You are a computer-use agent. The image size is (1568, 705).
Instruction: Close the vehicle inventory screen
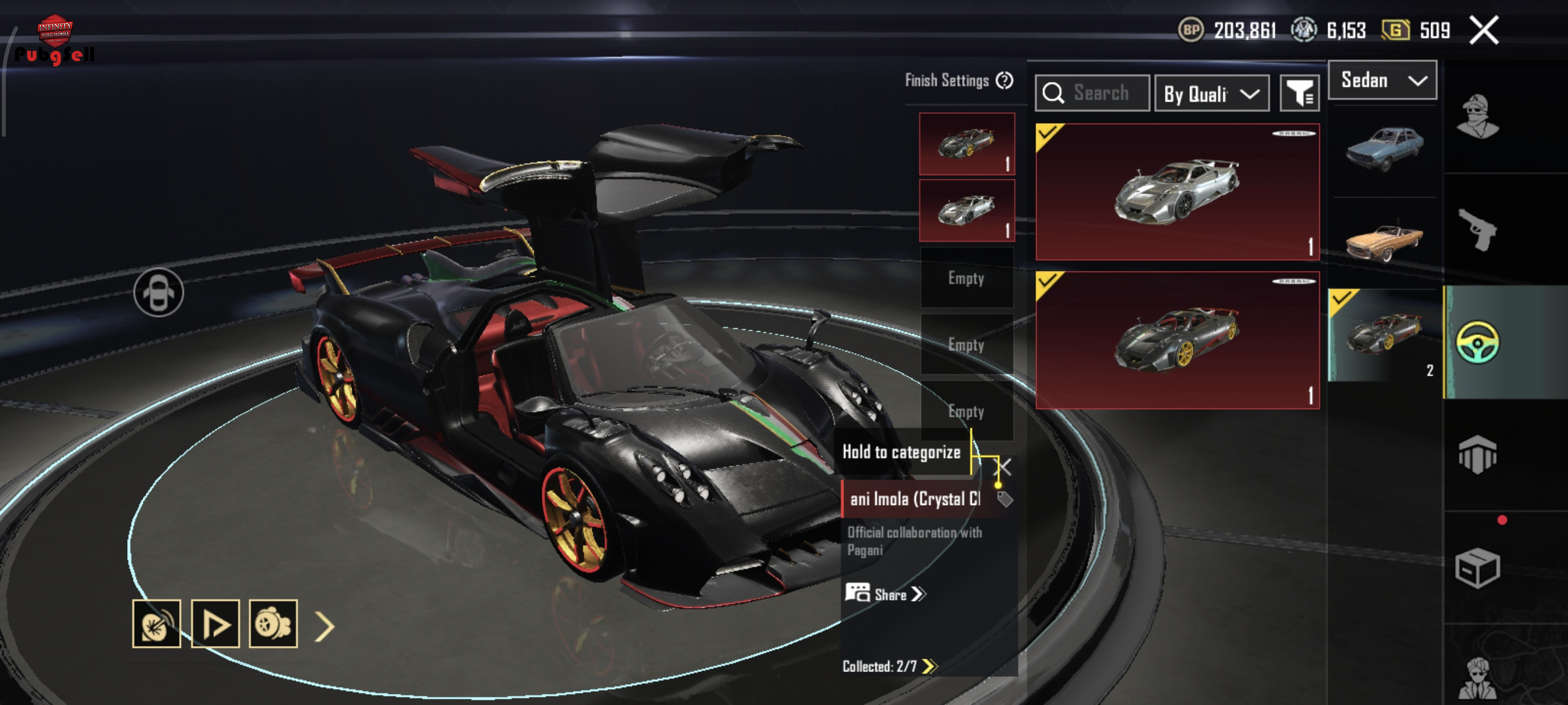point(1484,31)
